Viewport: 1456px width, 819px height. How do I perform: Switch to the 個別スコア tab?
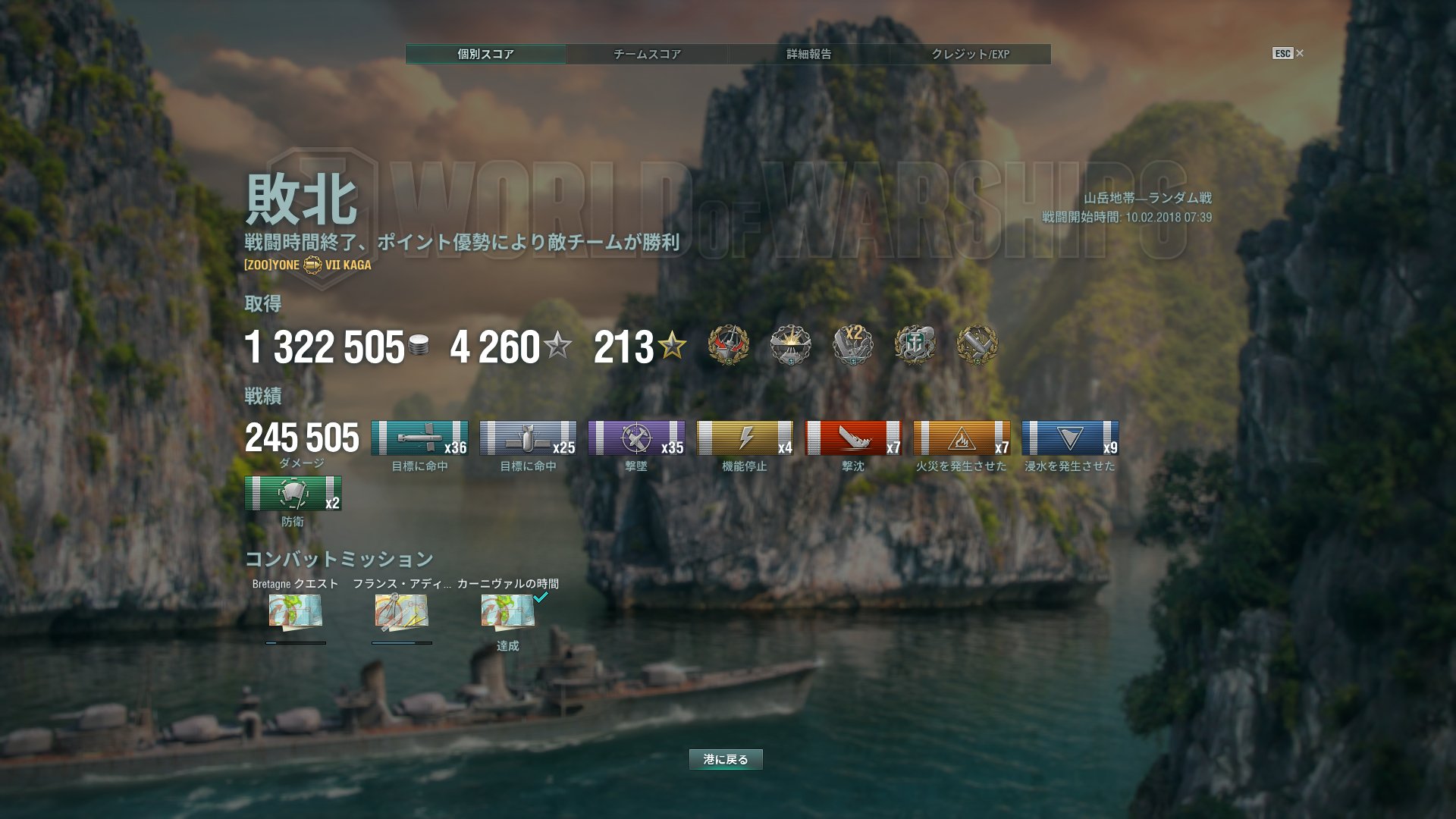click(x=485, y=54)
